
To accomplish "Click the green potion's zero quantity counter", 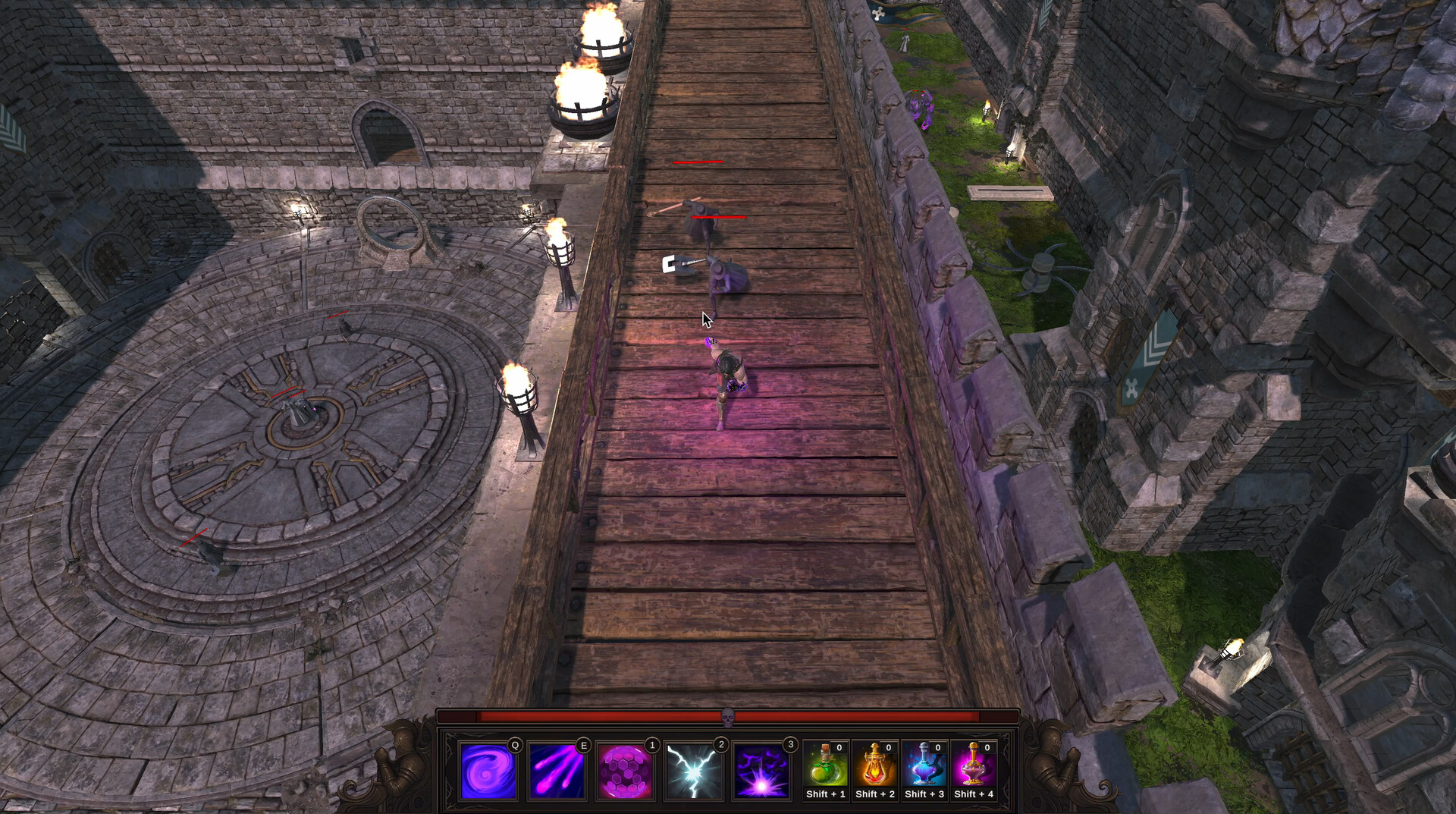I will tap(839, 746).
